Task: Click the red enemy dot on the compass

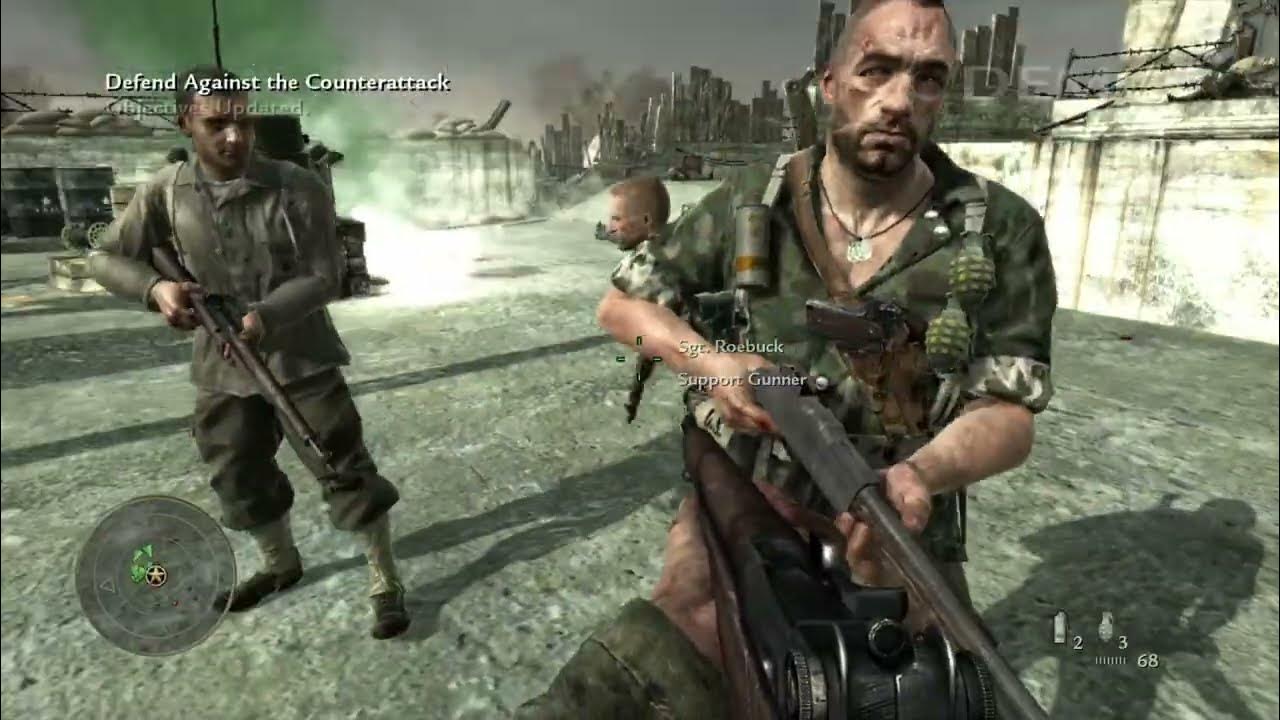Action: [174, 603]
